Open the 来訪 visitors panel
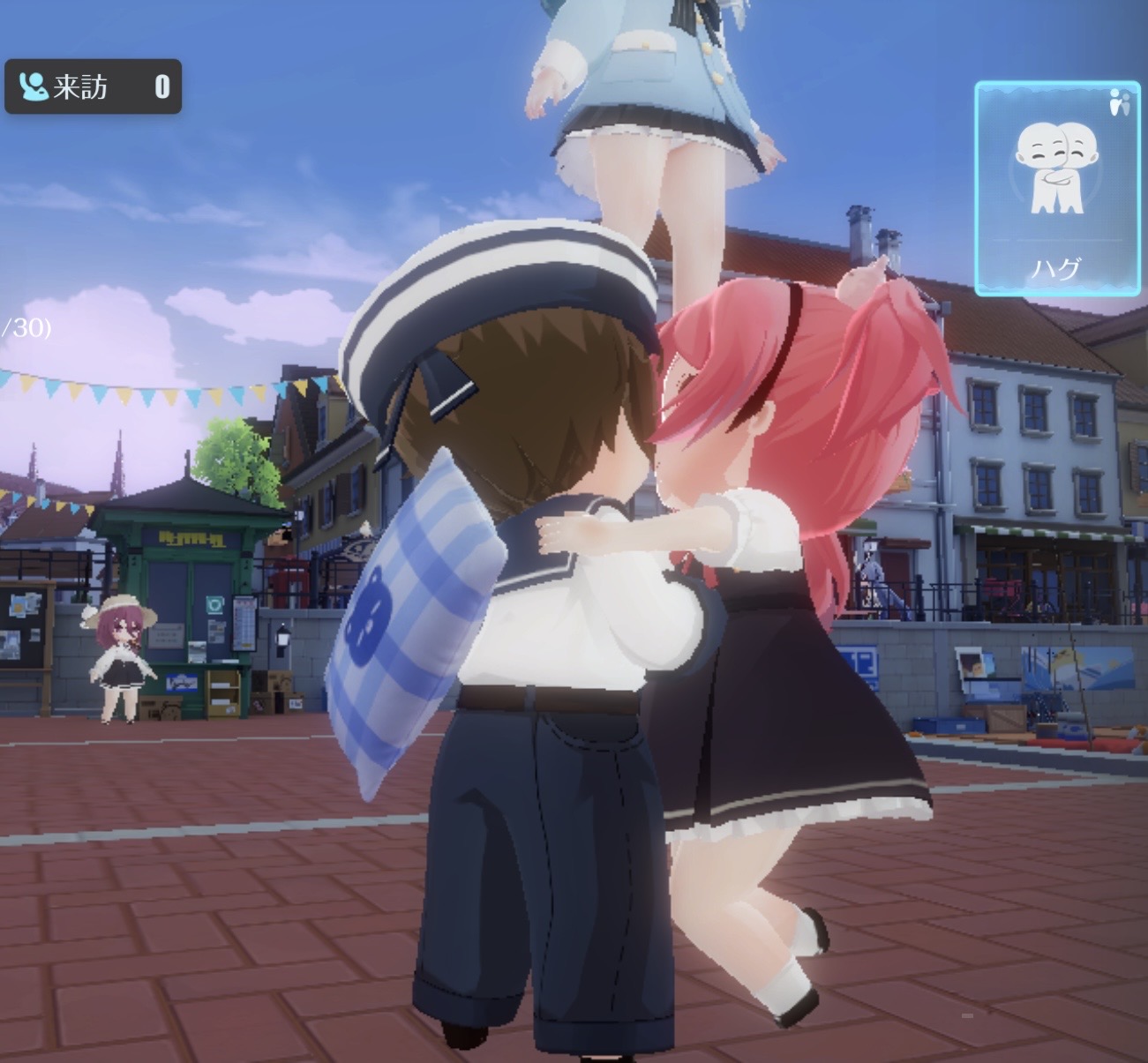1148x1063 pixels. pos(93,86)
